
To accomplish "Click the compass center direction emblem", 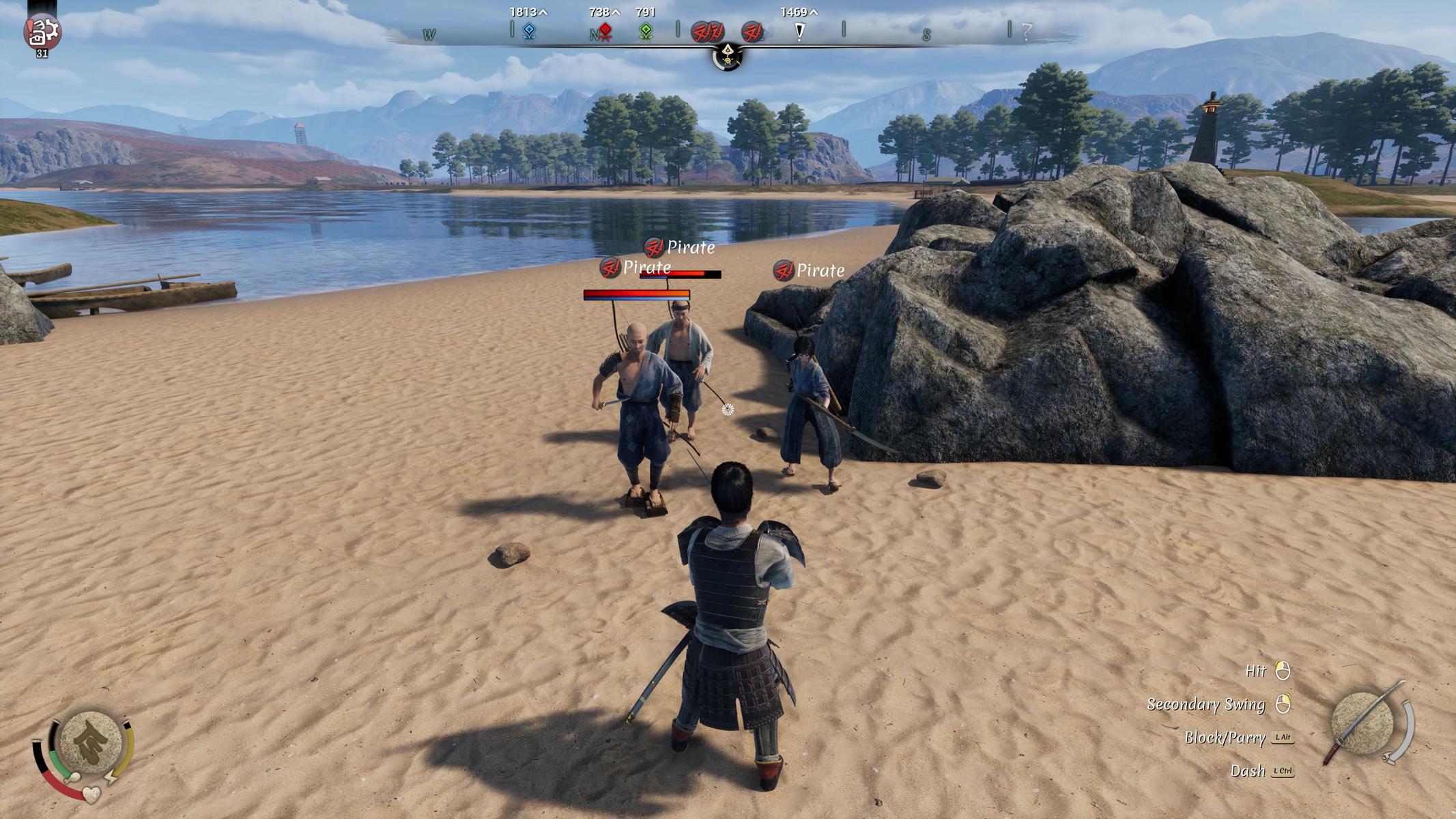I will coord(728,55).
